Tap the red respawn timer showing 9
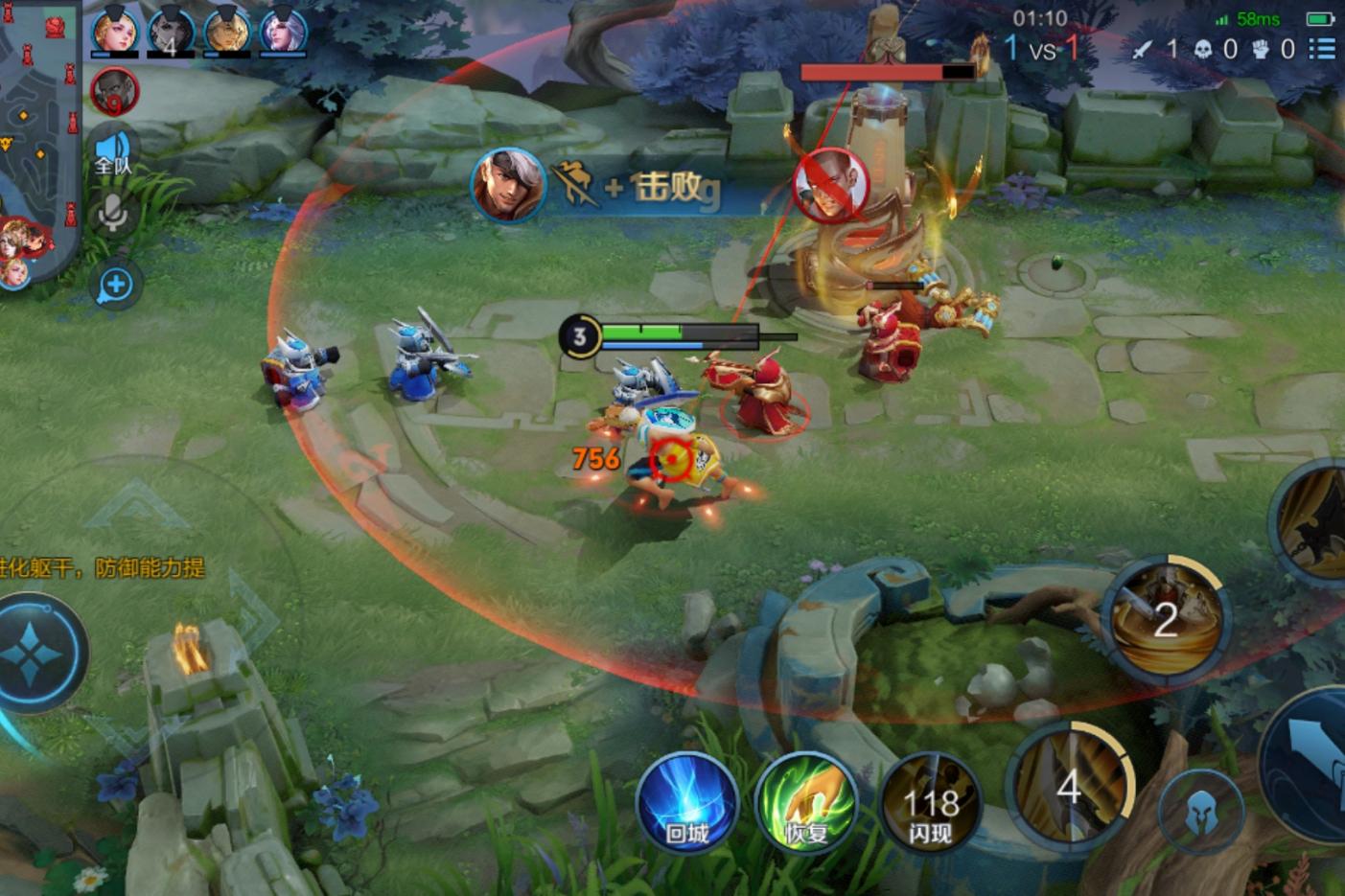Viewport: 1345px width, 896px height. click(113, 93)
